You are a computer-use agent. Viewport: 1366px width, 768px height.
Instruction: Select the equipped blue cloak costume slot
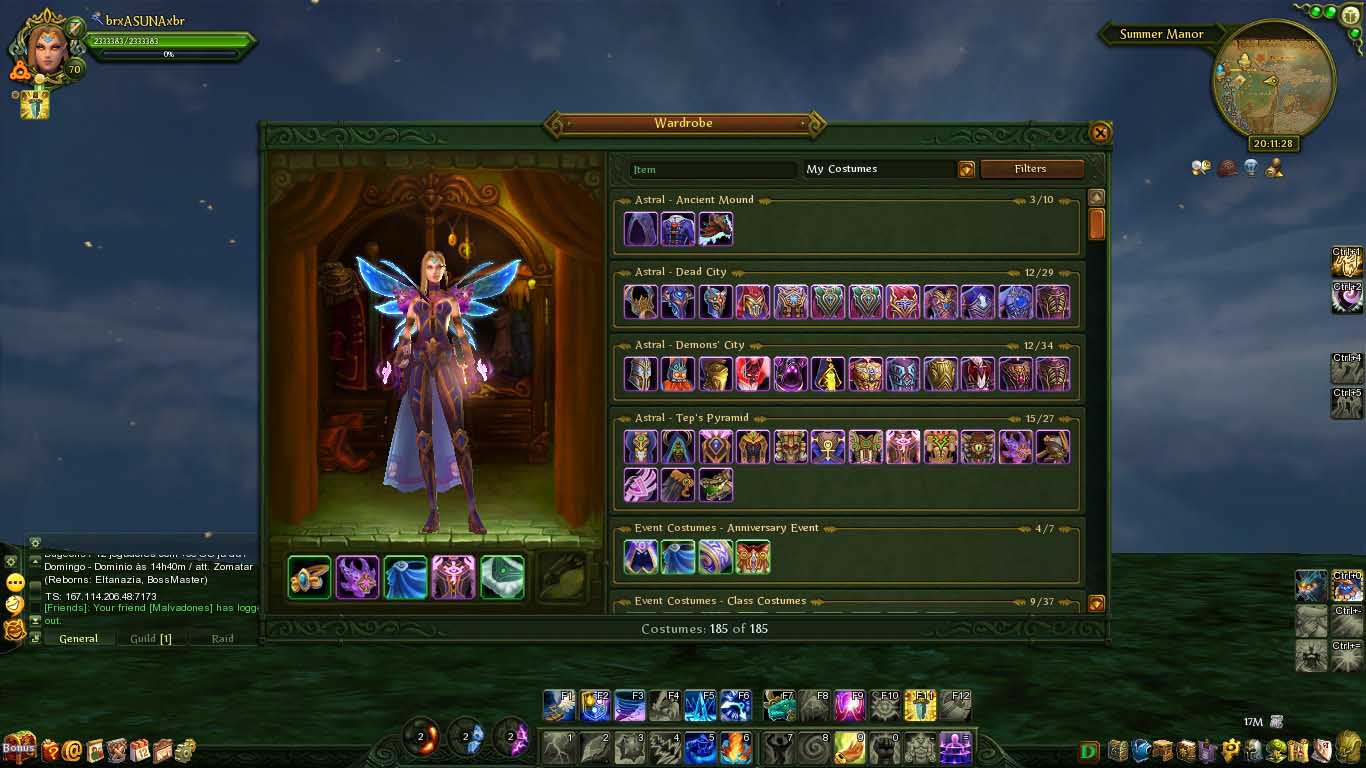click(x=406, y=578)
